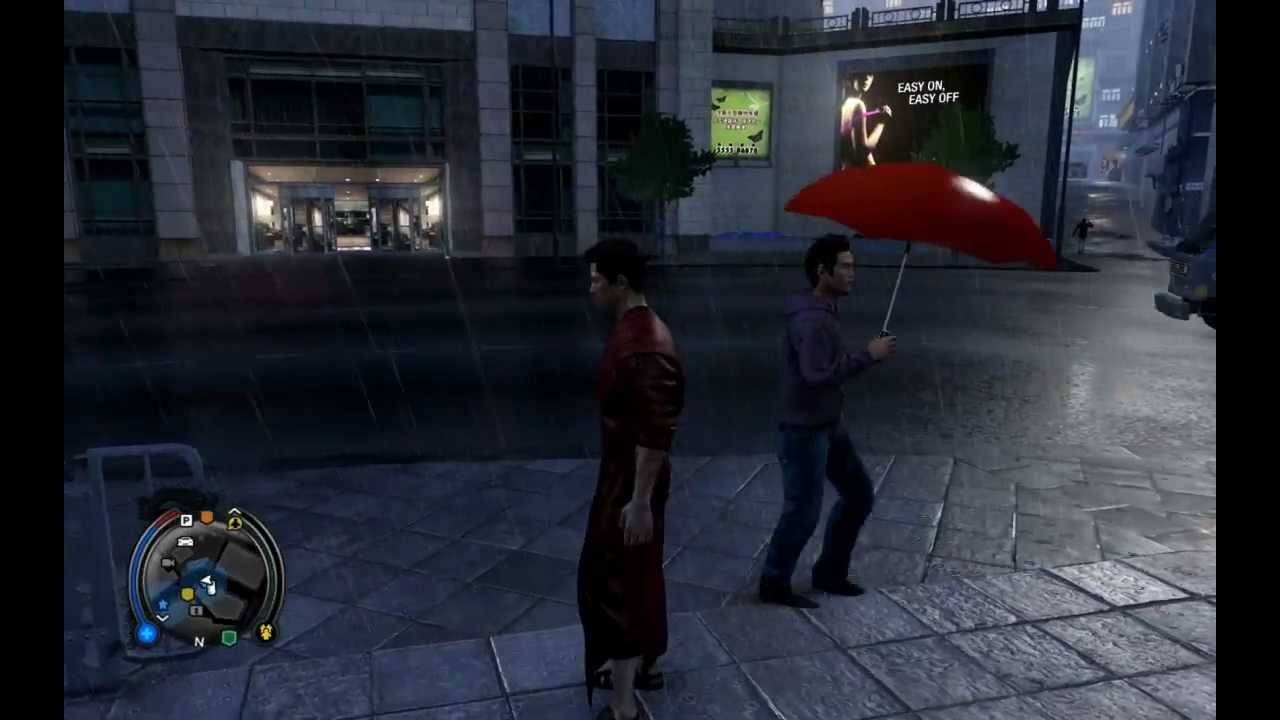Click the car icon on the minimap
Viewport: 1280px width, 720px height.
click(187, 543)
